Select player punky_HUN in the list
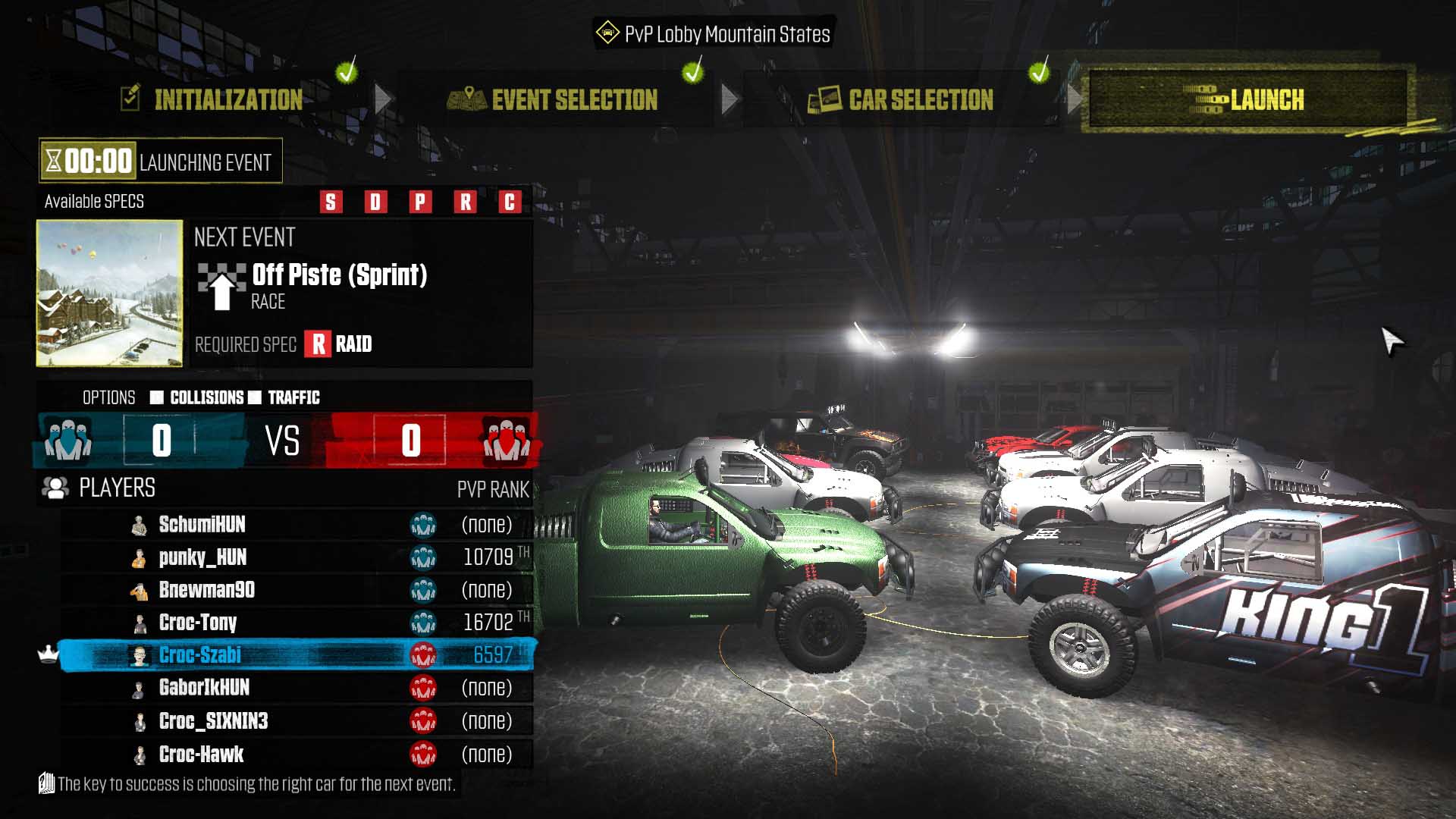 [202, 557]
